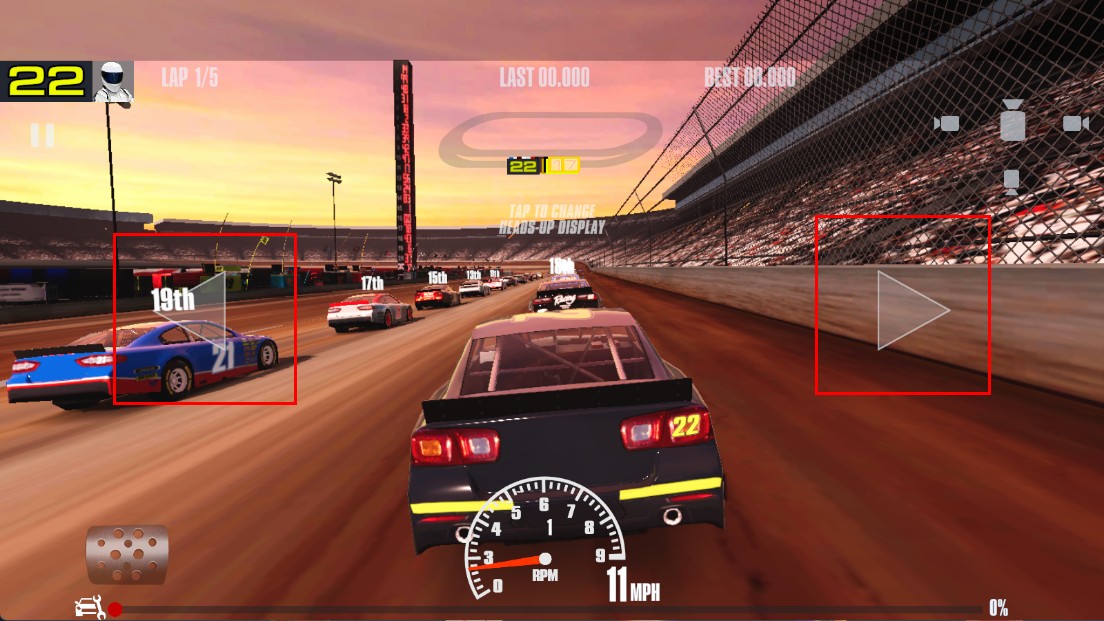The image size is (1104, 621).
Task: Steer left with the left arrow control
Action: click(x=204, y=318)
